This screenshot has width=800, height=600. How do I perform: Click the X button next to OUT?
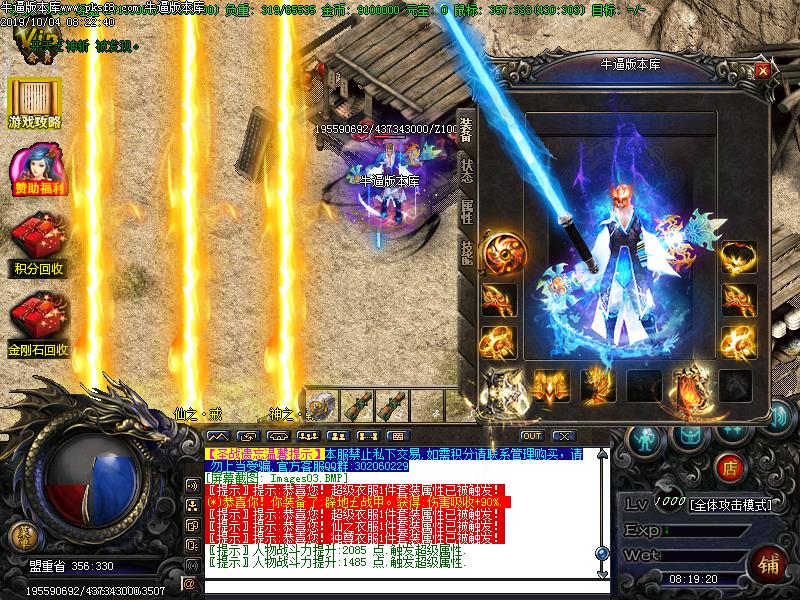[x=564, y=436]
